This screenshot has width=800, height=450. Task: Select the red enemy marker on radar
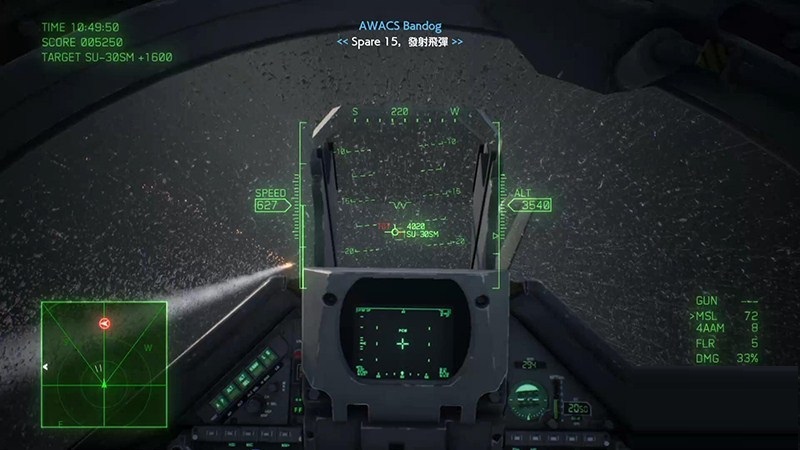click(104, 323)
